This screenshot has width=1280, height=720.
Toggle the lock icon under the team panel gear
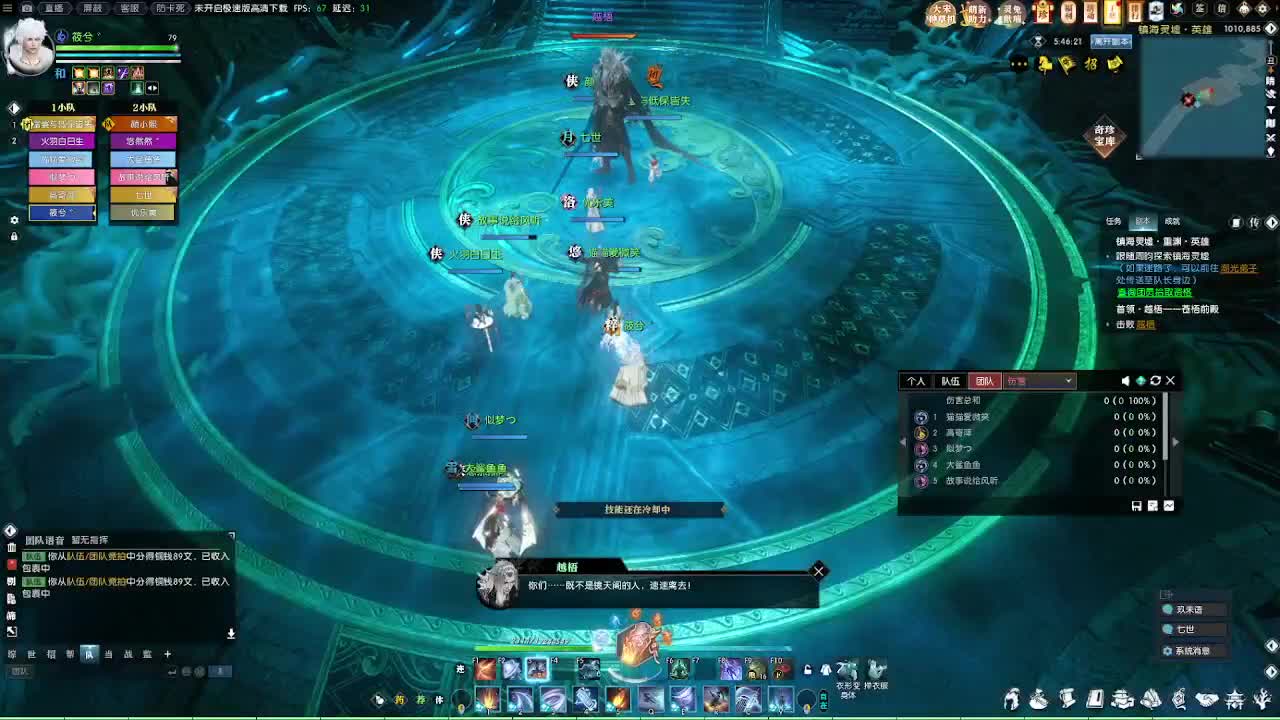pos(14,236)
